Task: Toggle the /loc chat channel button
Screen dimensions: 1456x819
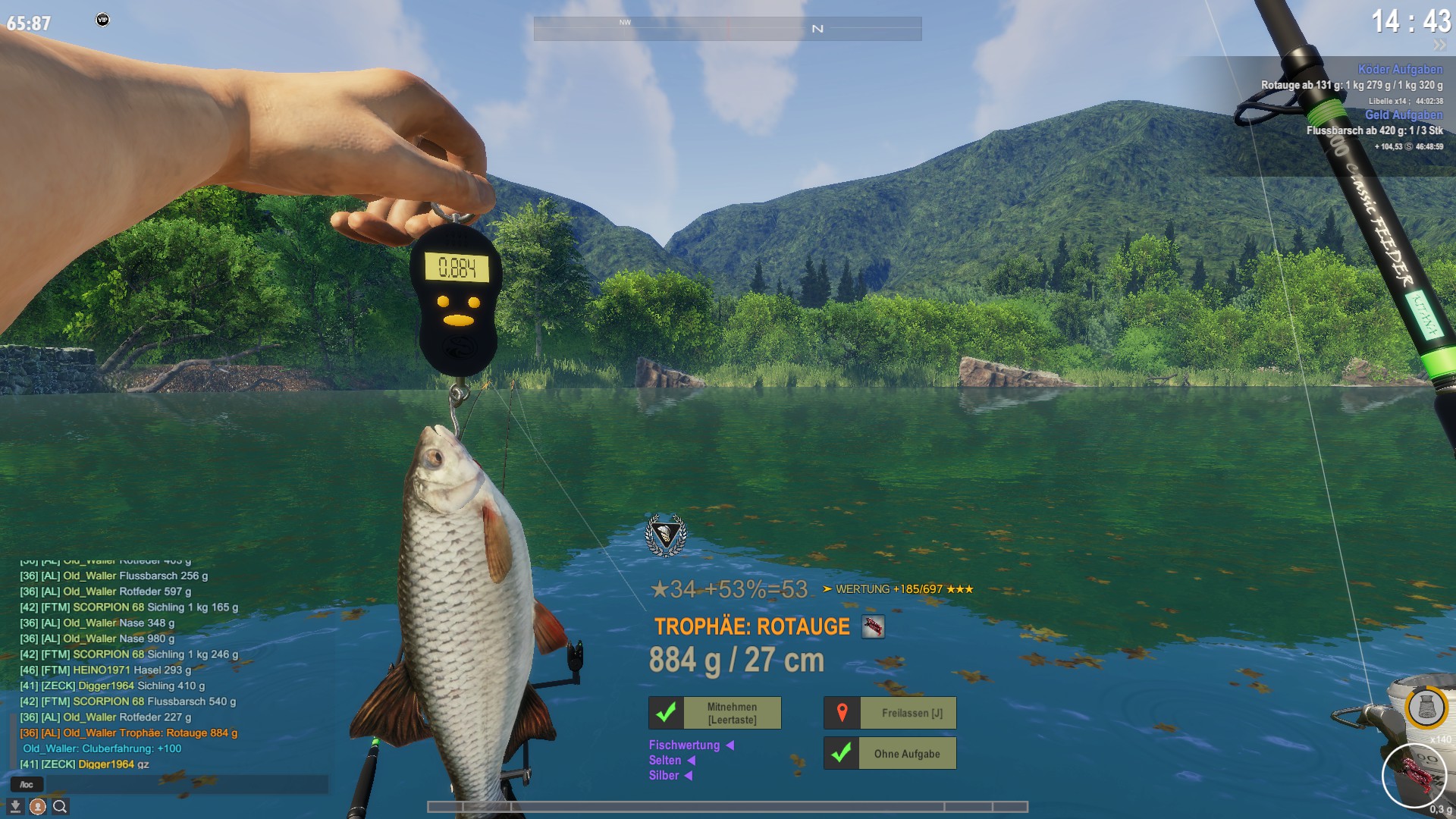Action: point(27,784)
